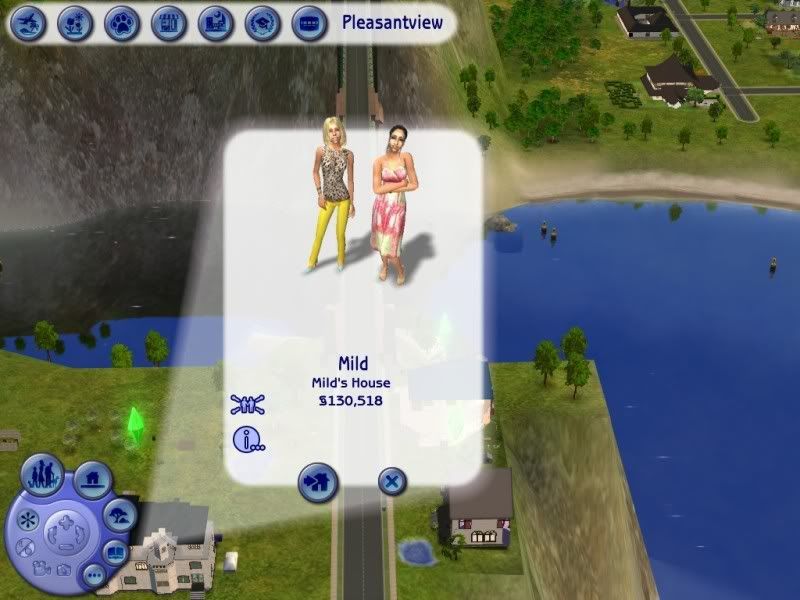
Task: Open the downtown night skyline icon
Action: (215, 22)
